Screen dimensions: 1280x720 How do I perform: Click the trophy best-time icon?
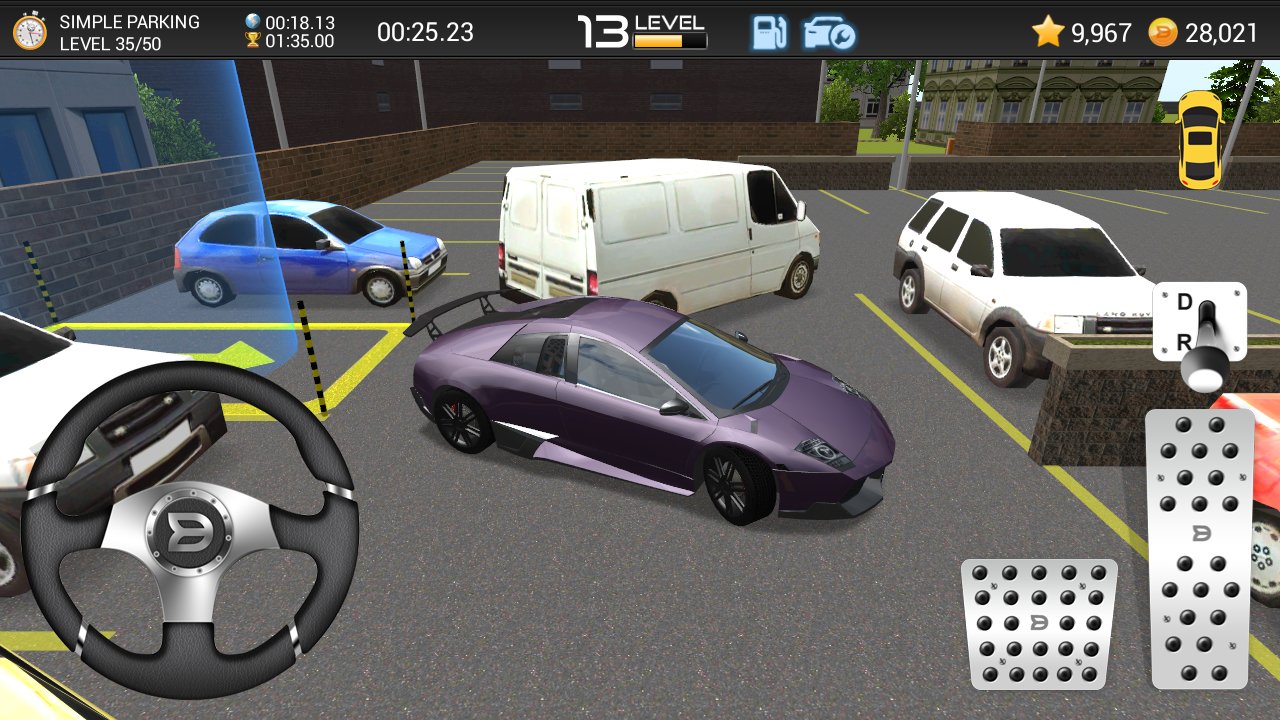tap(252, 41)
